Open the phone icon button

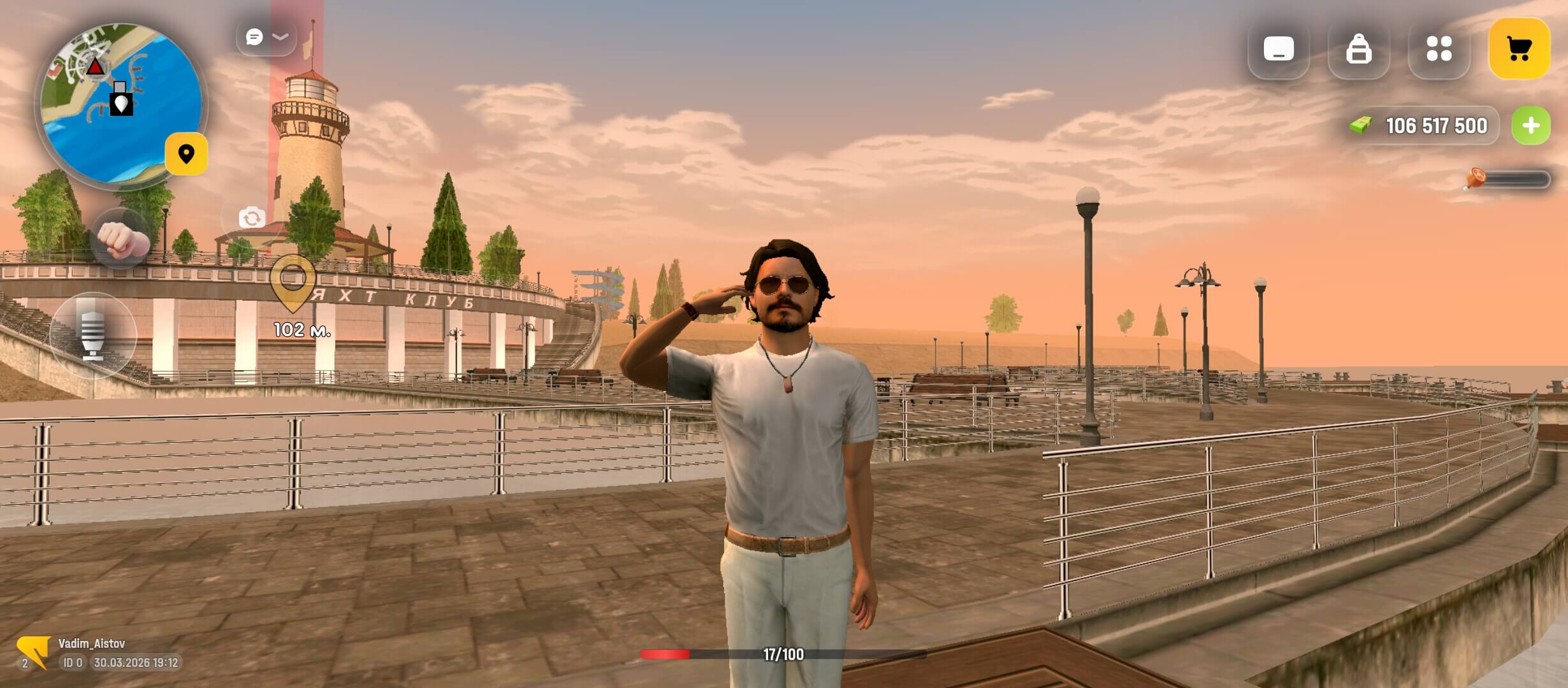coord(1278,49)
